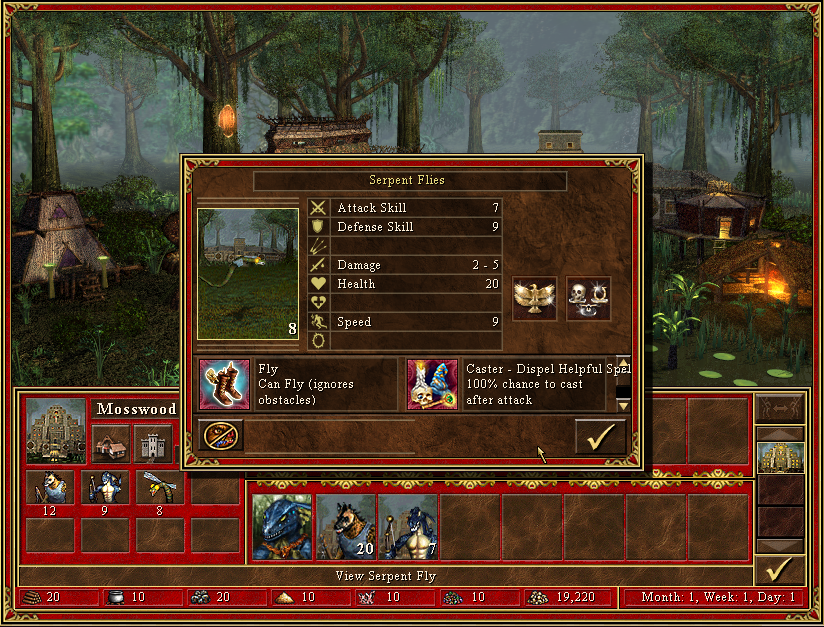
Task: Dismiss the Serpent Flies stack
Action: pos(220,436)
